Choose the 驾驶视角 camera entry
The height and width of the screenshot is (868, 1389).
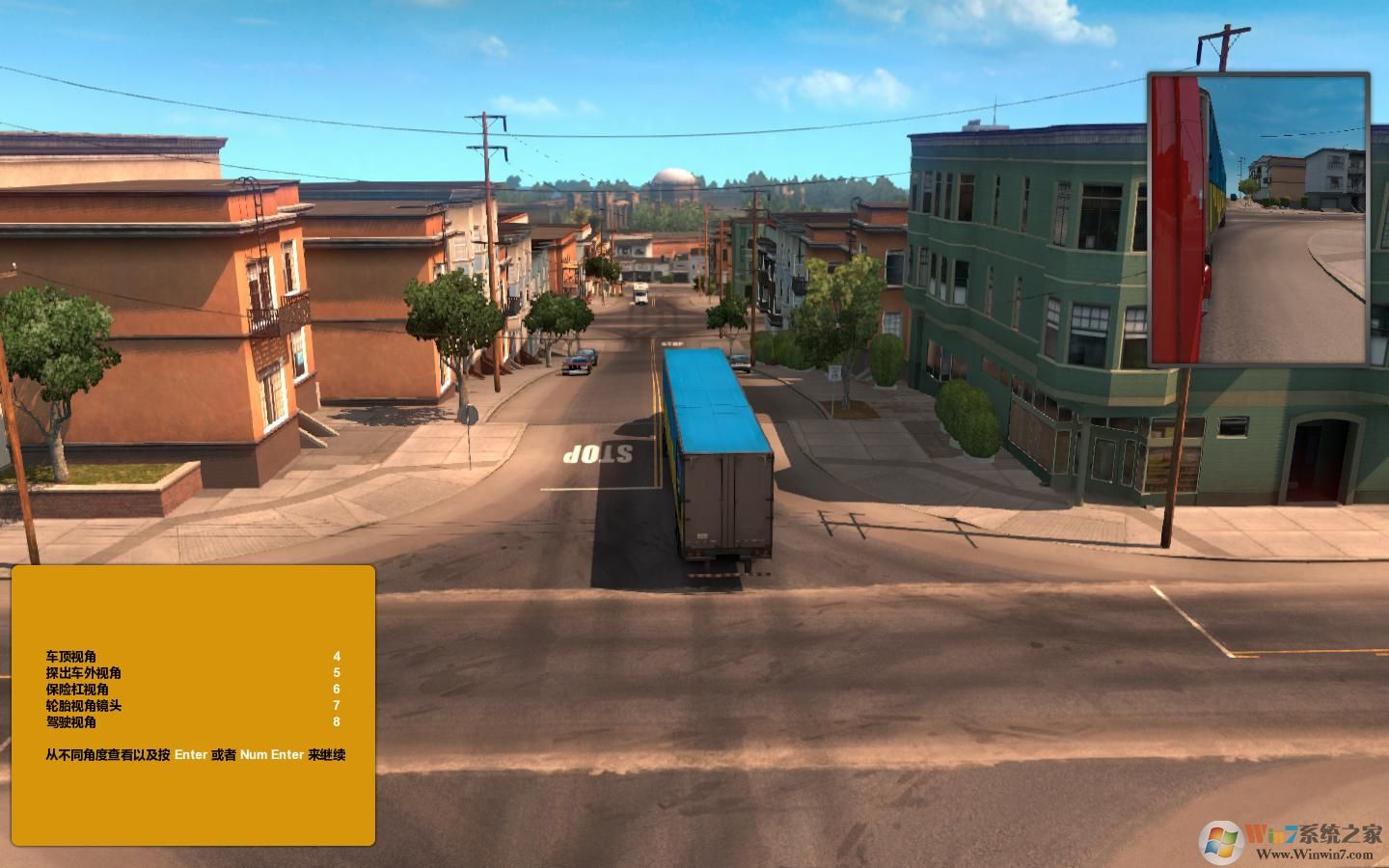(71, 722)
